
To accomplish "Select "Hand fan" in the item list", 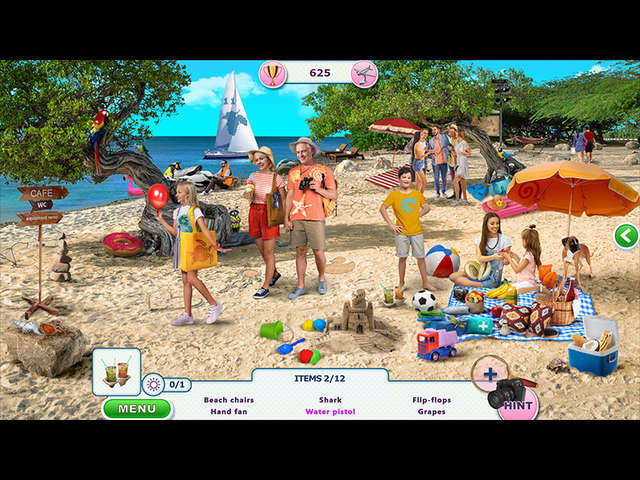I will (229, 411).
